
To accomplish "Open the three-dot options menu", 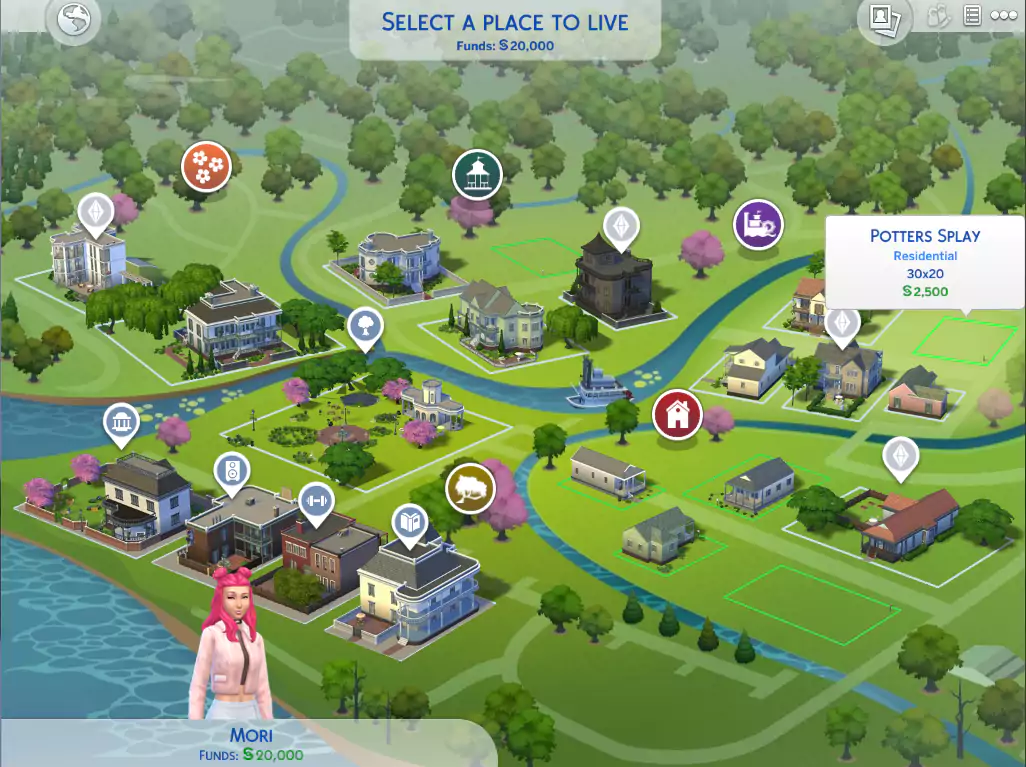I will (x=1003, y=16).
